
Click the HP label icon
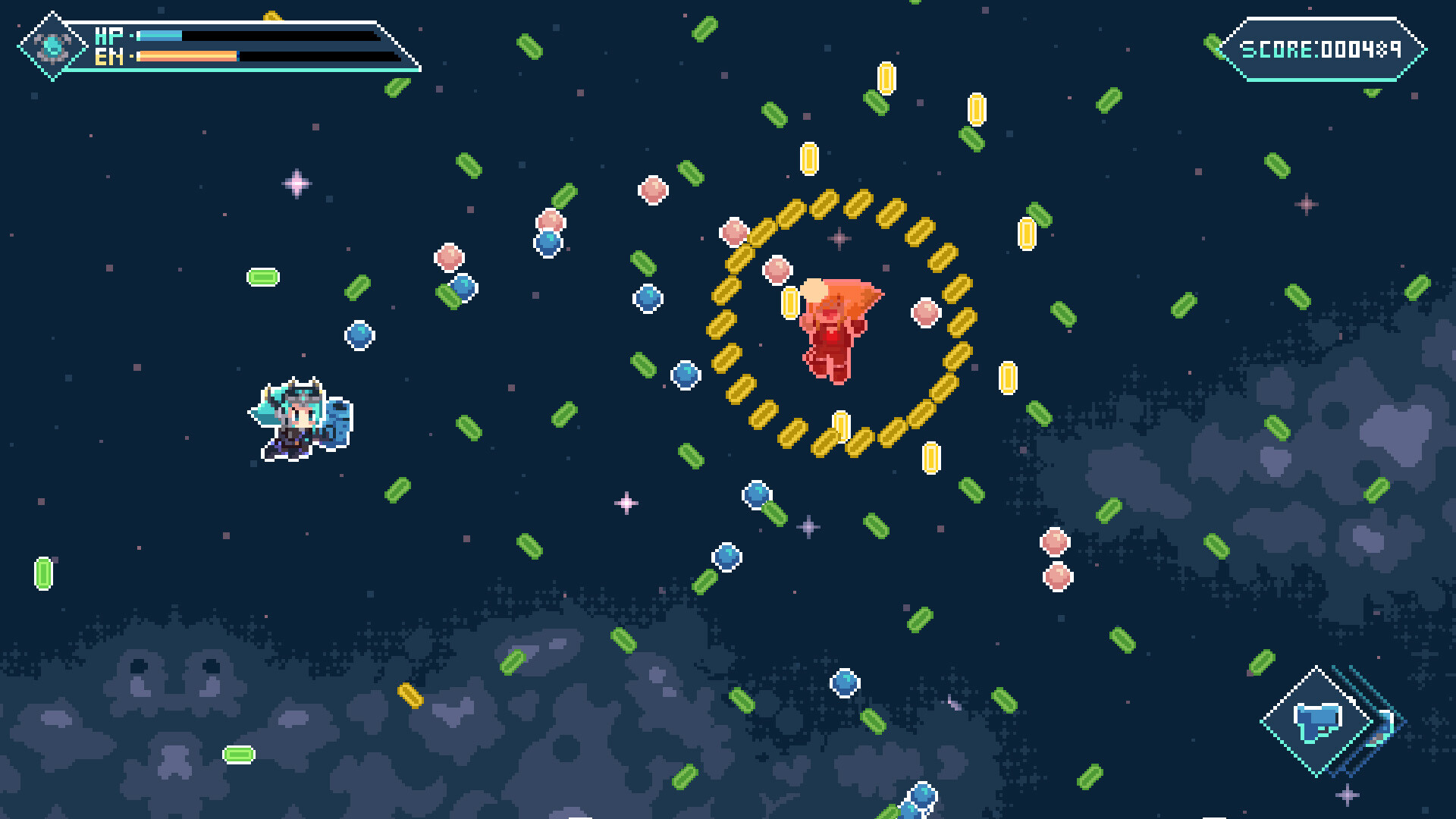(109, 34)
